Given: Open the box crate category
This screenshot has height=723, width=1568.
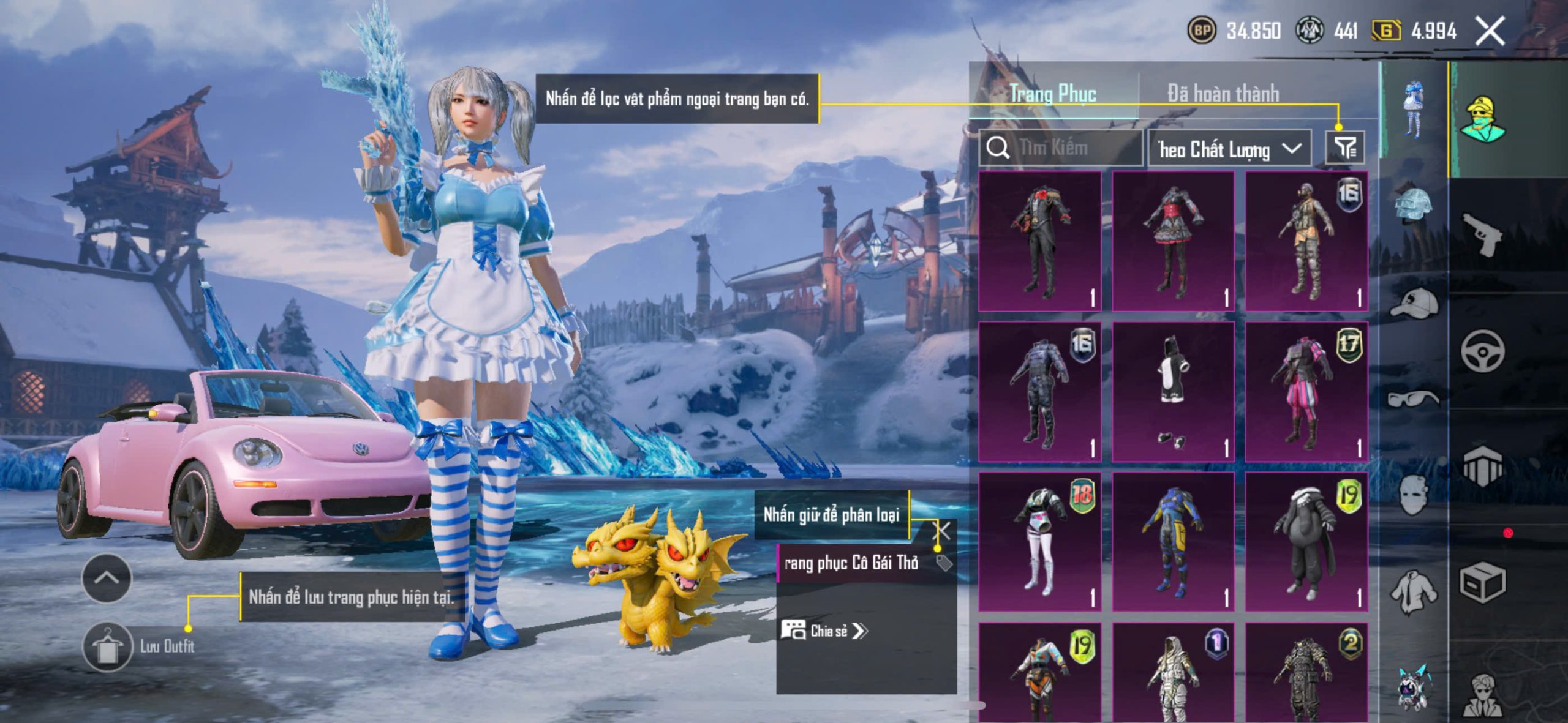Looking at the screenshot, I should [1482, 582].
